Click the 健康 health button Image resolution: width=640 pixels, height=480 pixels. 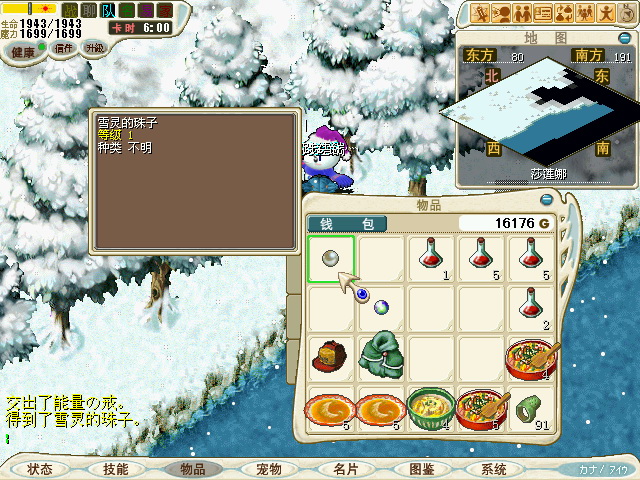pos(23,49)
